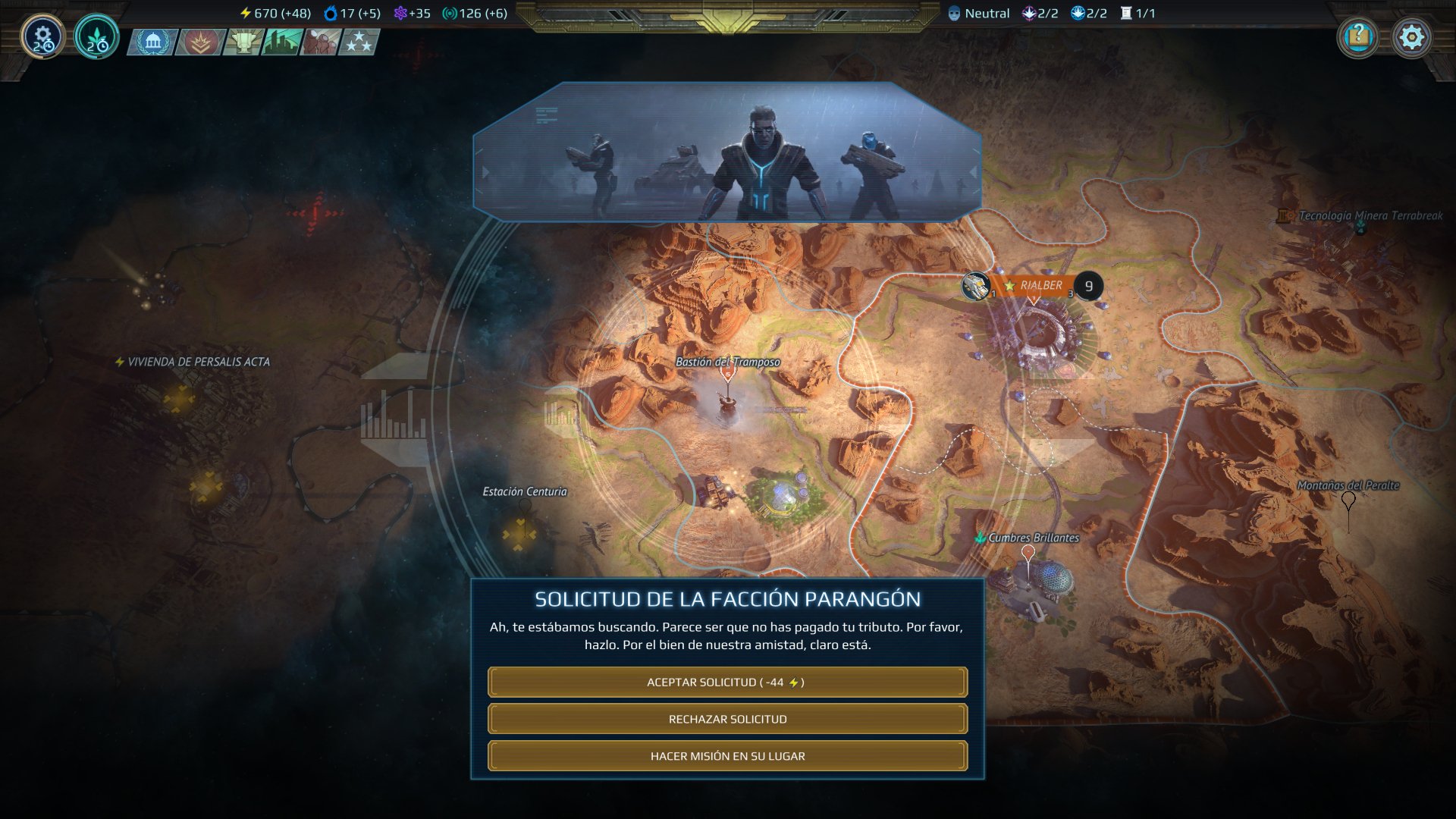Image resolution: width=1456 pixels, height=819 pixels.
Task: Click ACEPTAR SOLICITUD to pay the tribute
Action: [x=728, y=682]
